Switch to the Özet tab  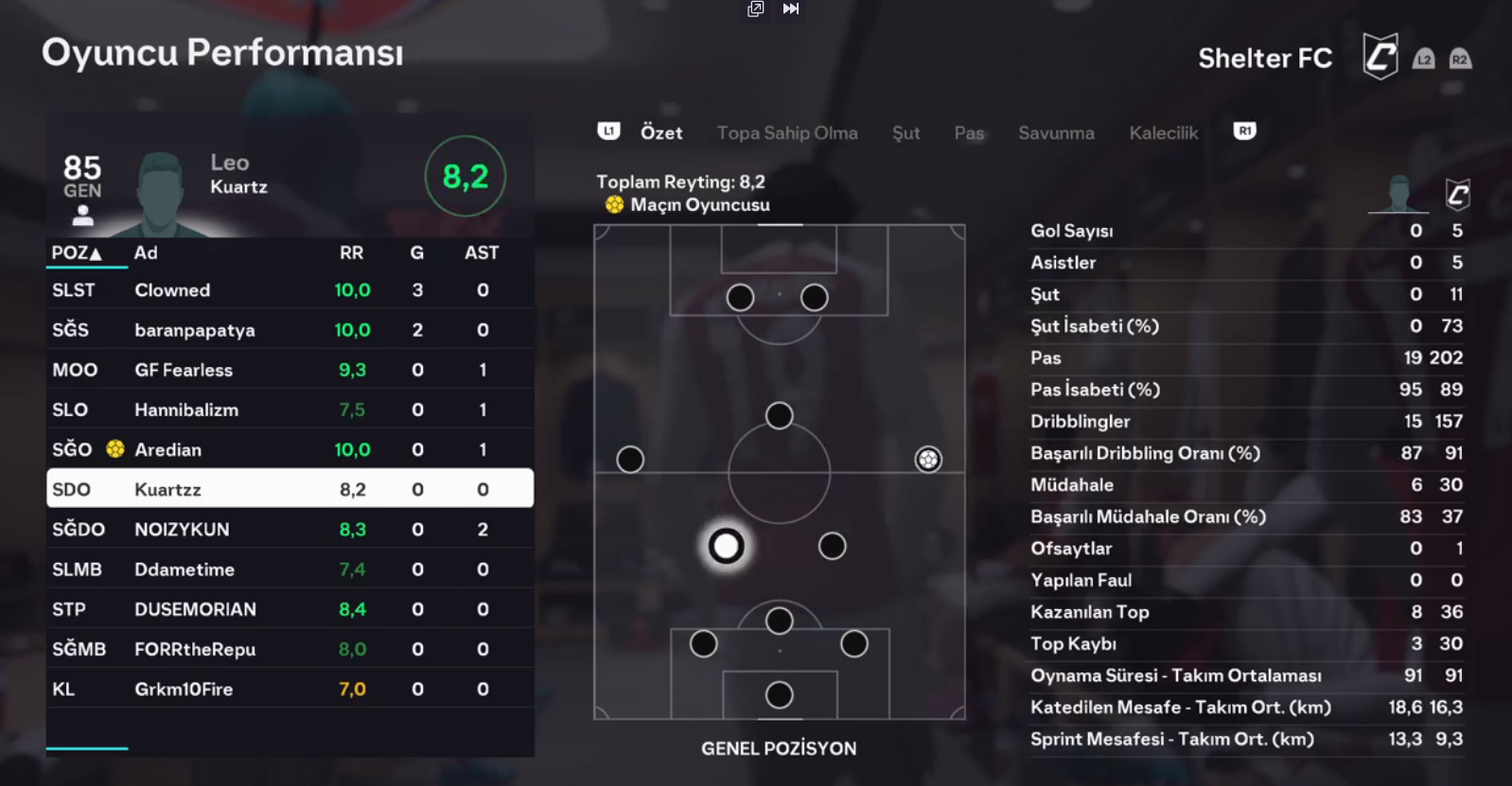point(660,133)
